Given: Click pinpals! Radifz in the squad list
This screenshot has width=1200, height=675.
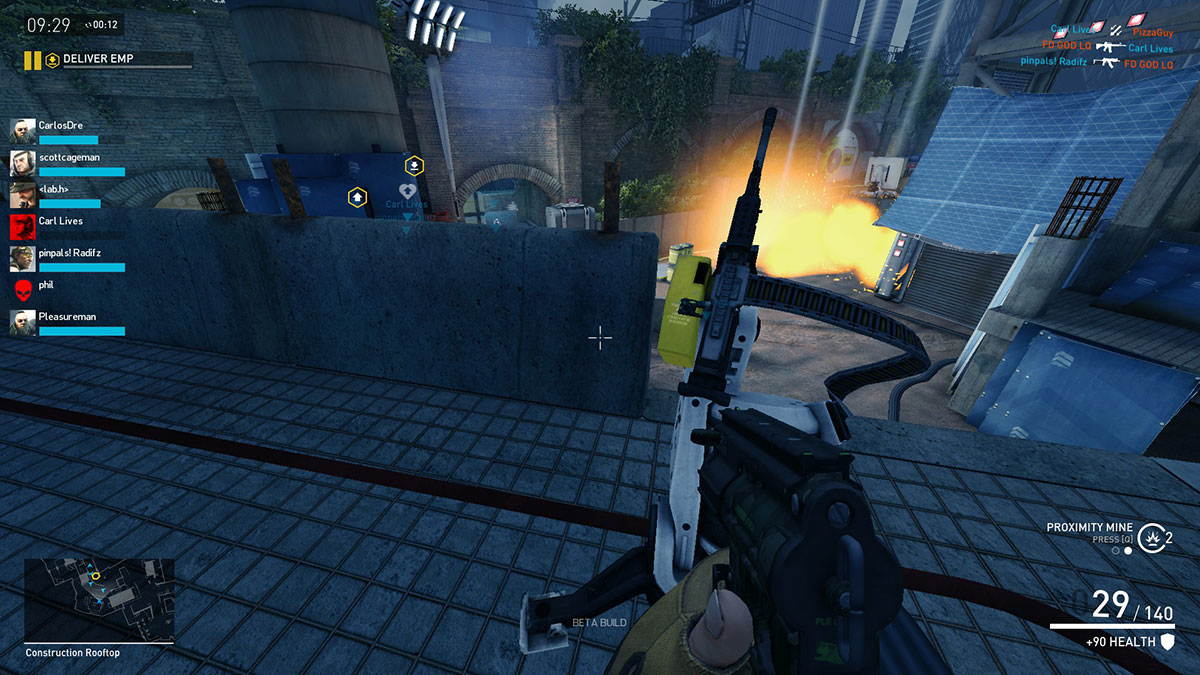Looking at the screenshot, I should [68, 259].
